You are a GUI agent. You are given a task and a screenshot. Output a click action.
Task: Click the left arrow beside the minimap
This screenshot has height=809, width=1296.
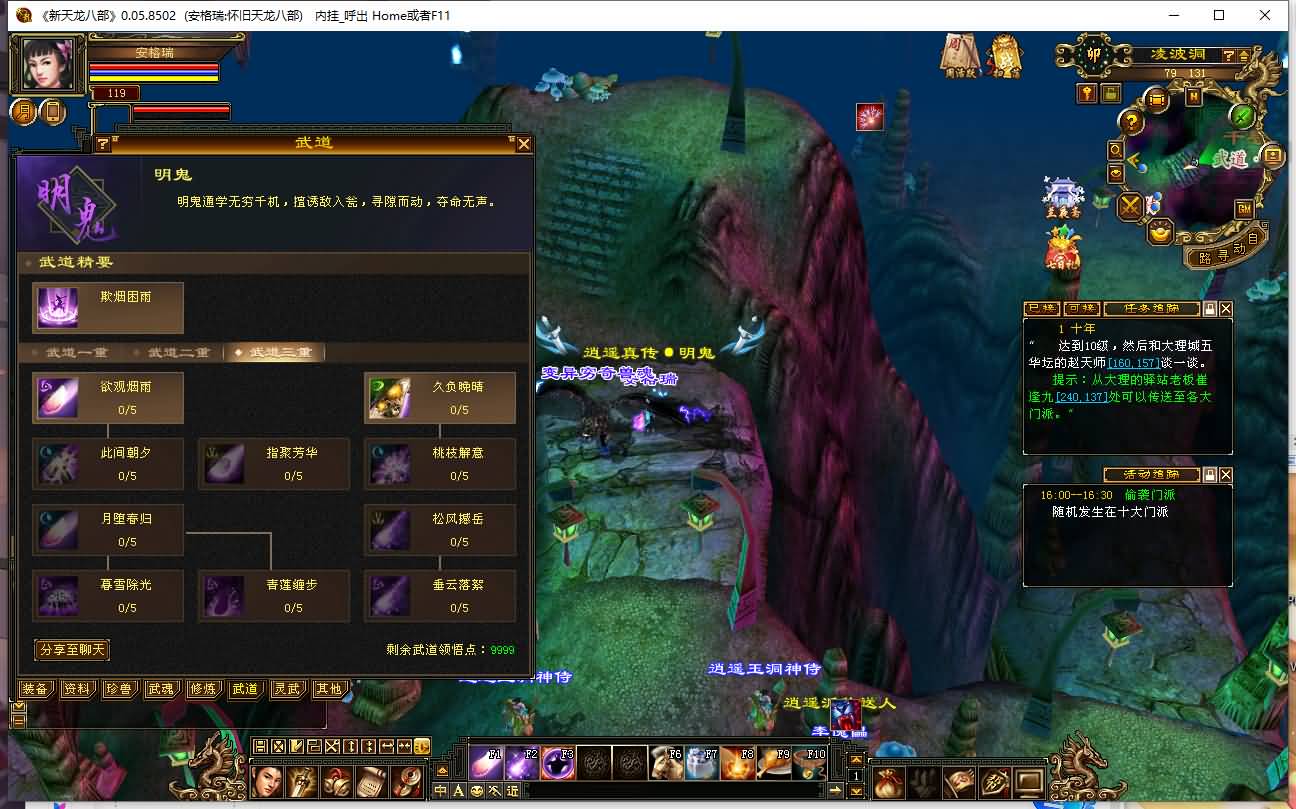(1133, 160)
